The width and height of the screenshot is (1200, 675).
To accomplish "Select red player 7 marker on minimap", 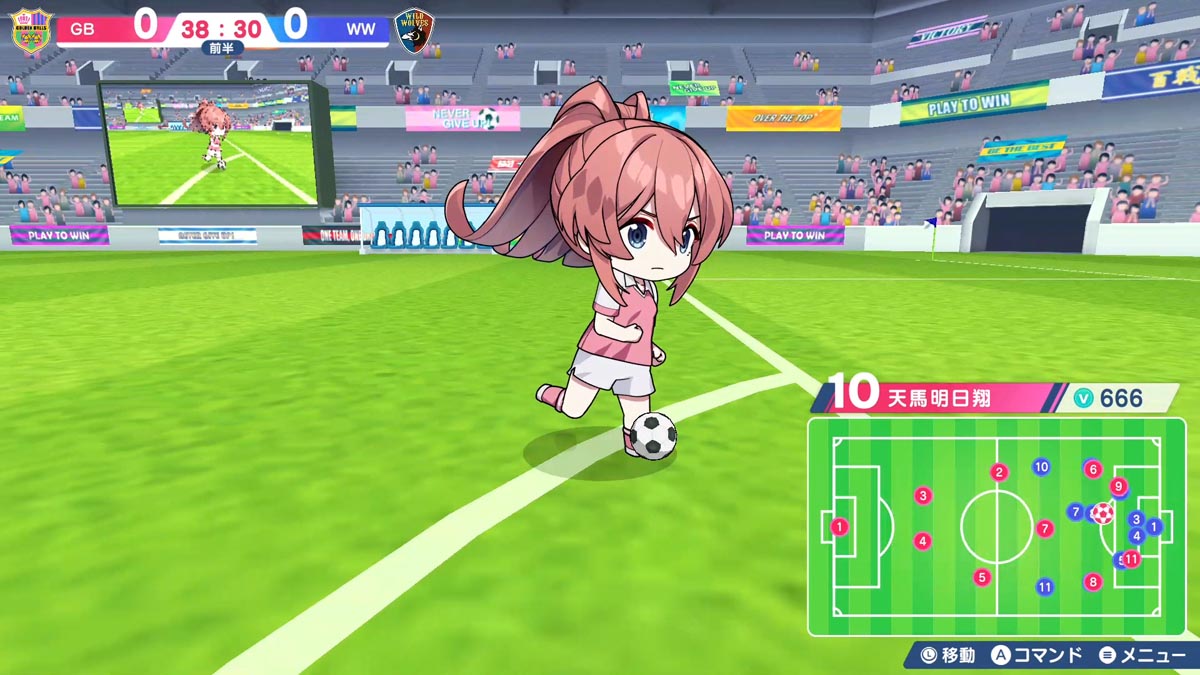I will 1045,528.
